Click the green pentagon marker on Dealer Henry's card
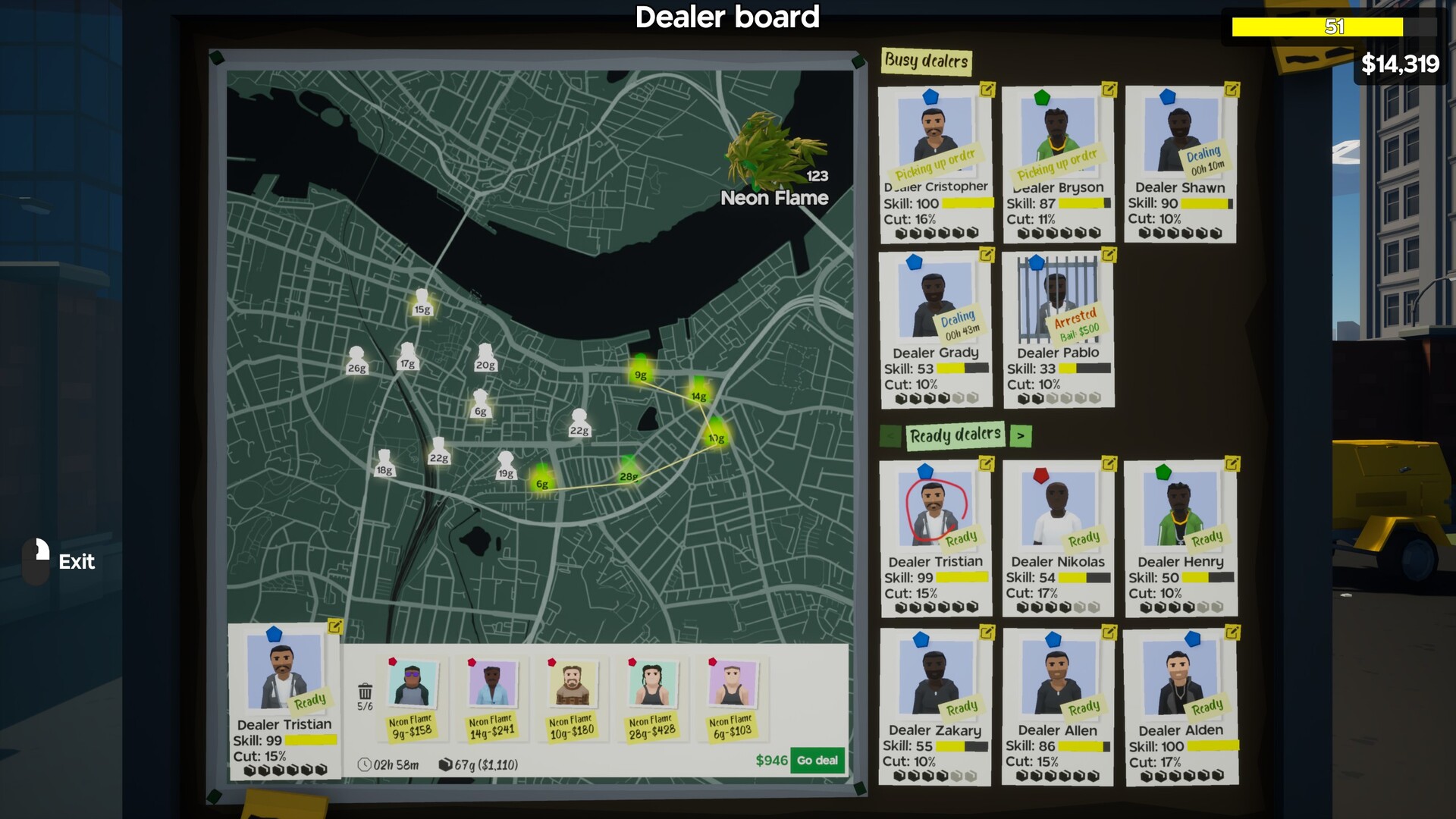This screenshot has width=1456, height=819. tap(1165, 472)
